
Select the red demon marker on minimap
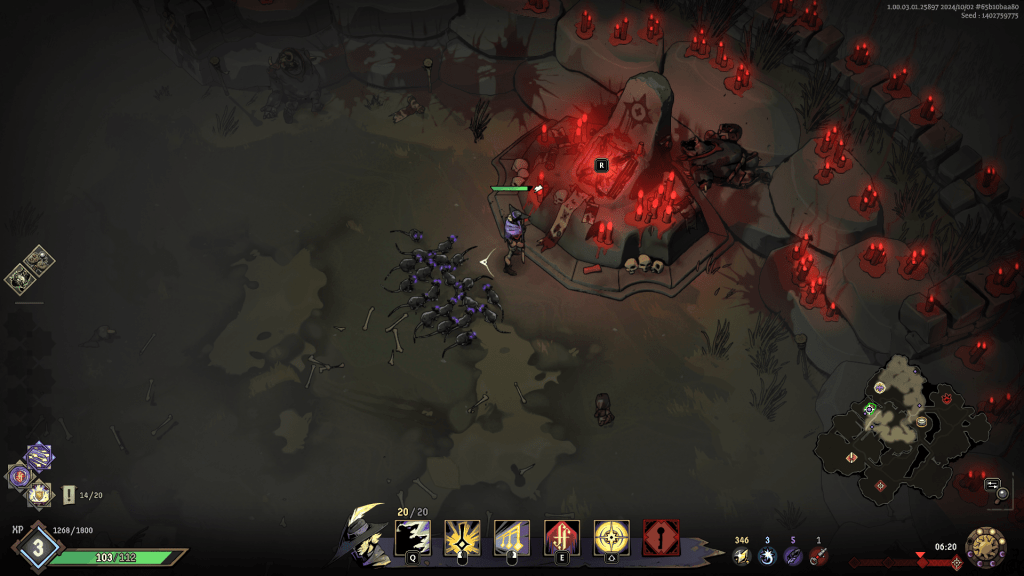click(x=946, y=398)
